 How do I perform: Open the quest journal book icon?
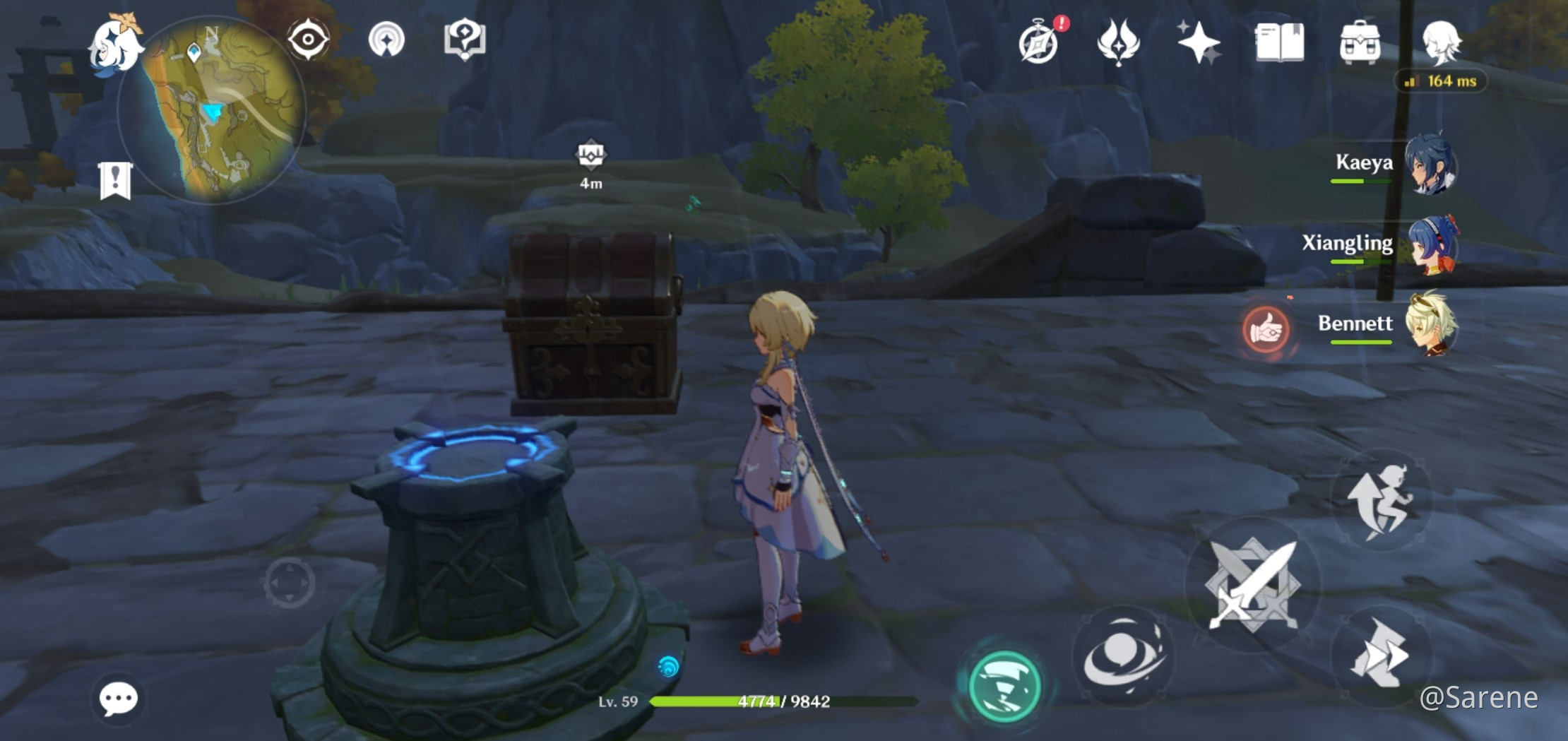point(1282,42)
